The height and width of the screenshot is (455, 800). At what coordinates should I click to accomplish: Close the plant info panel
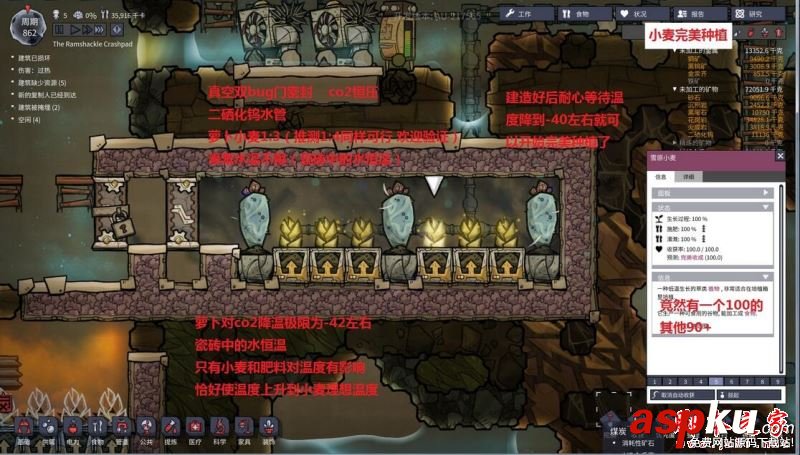(x=780, y=157)
